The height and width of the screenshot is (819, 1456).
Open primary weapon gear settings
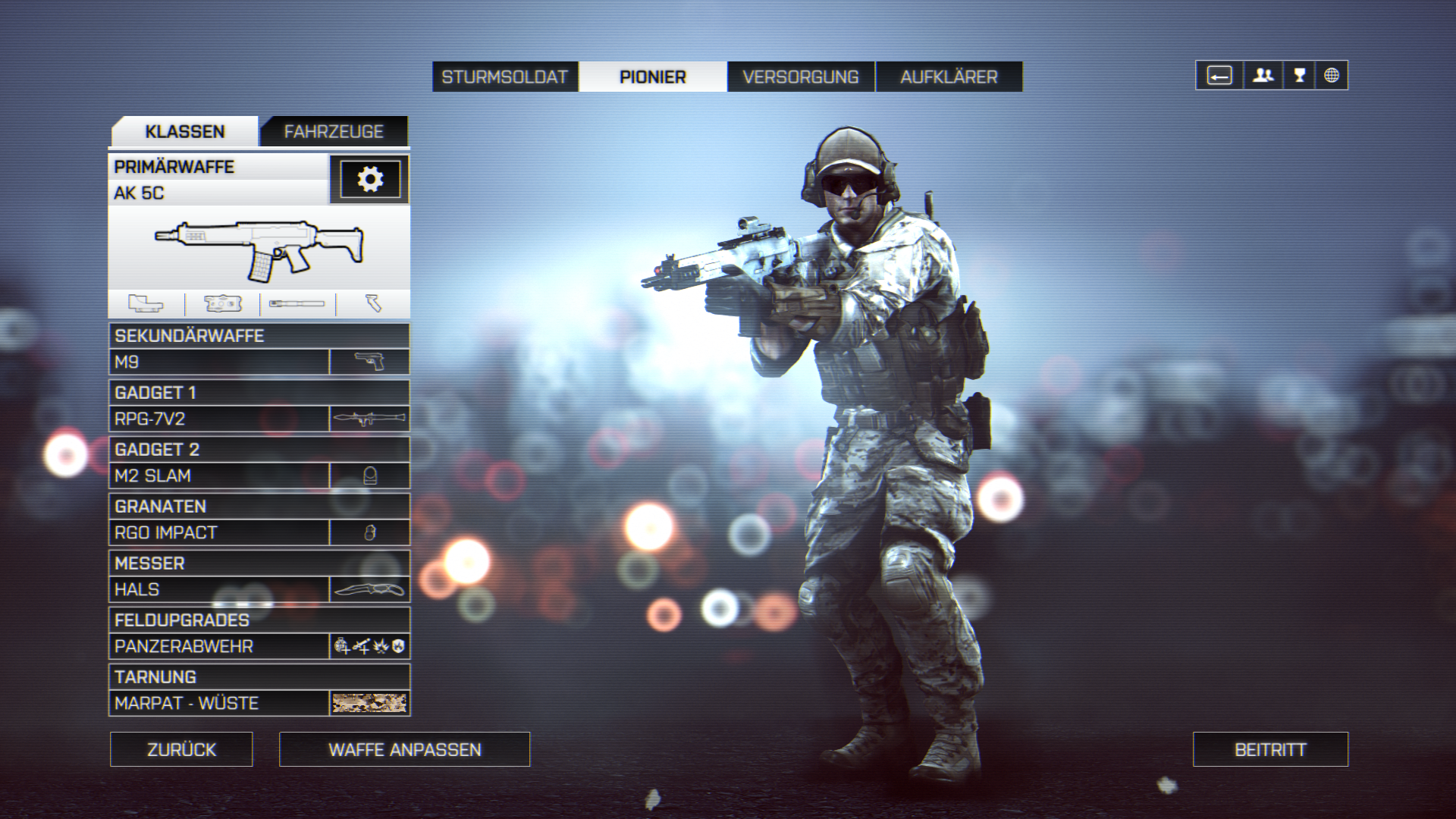[x=370, y=180]
